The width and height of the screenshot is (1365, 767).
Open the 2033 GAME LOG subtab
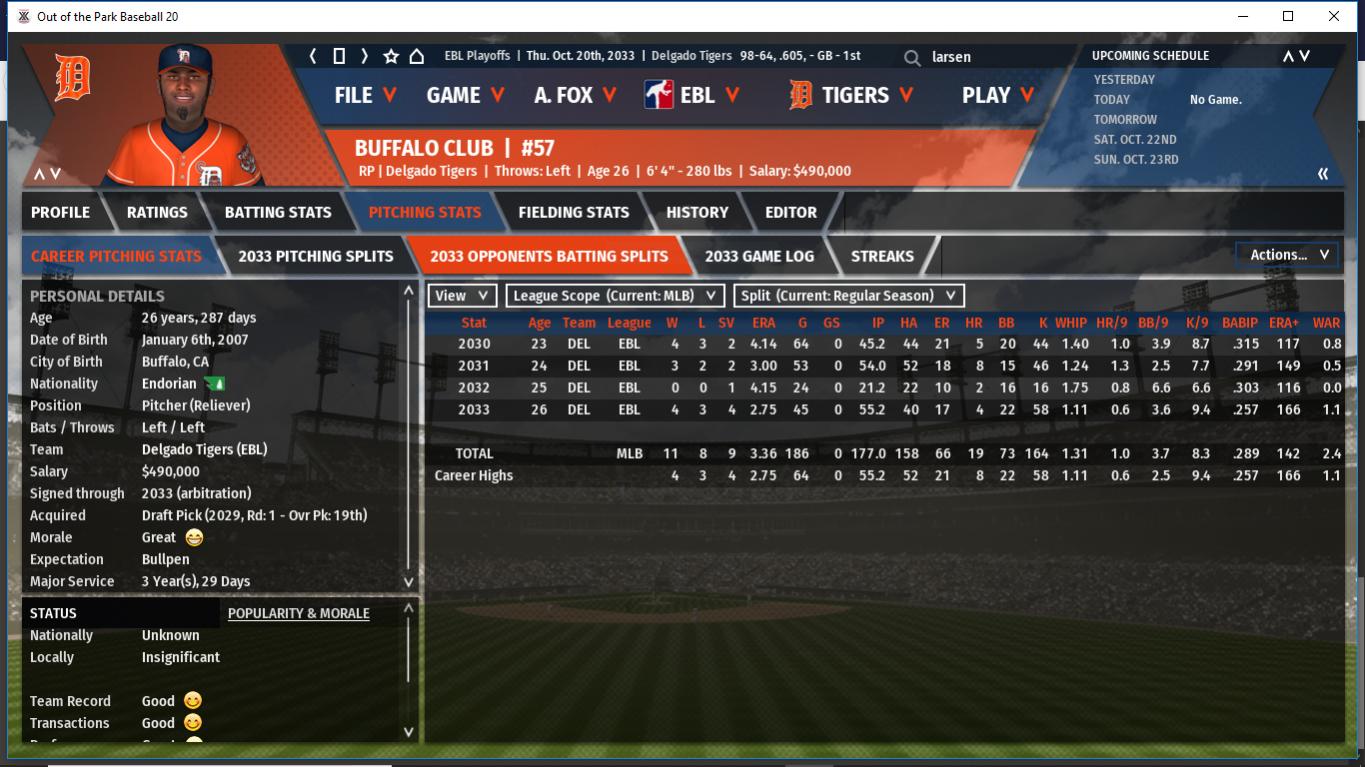pyautogui.click(x=759, y=256)
